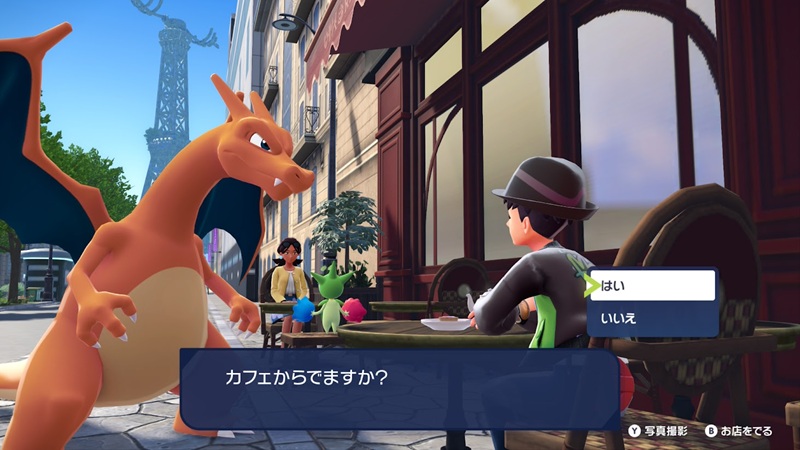800x450 pixels.
Task: Choose the はい reply option
Action: (x=654, y=286)
